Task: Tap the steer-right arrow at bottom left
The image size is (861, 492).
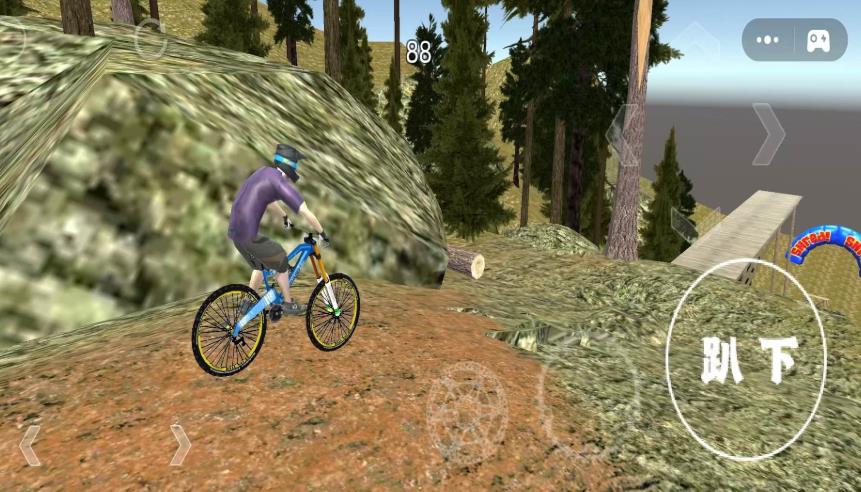Action: (x=180, y=445)
